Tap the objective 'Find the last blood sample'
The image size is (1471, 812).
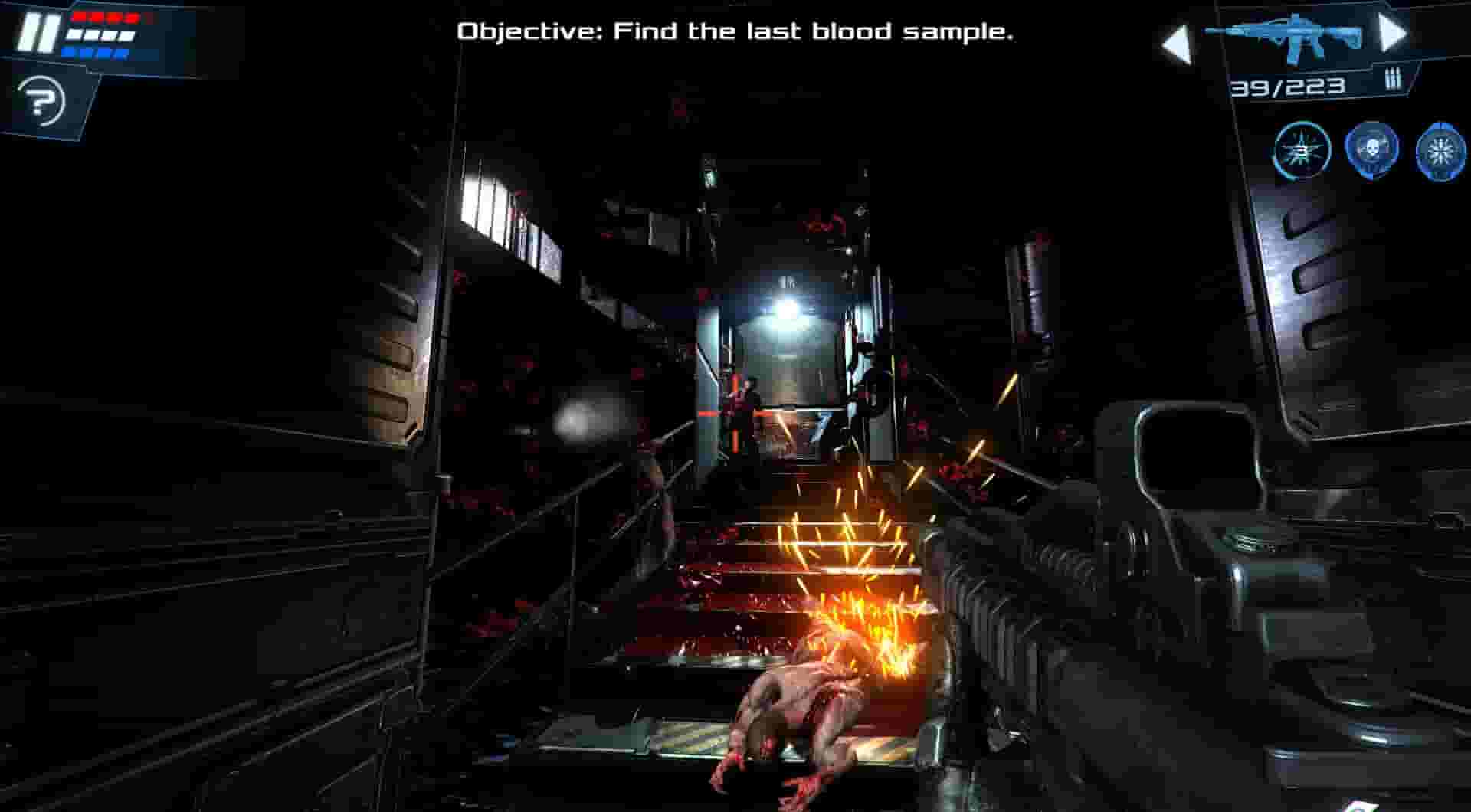point(735,32)
